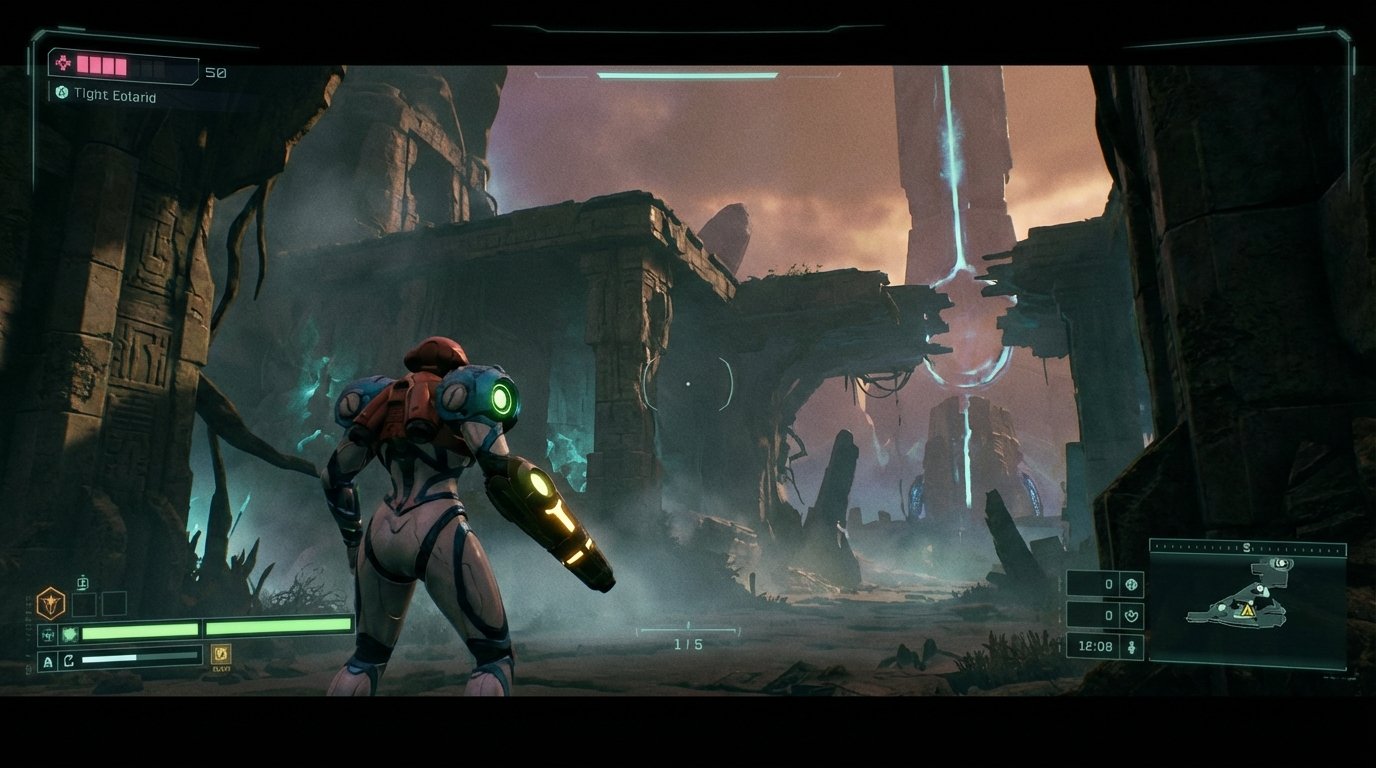This screenshot has width=1376, height=768.
Task: Click the green A button prompt icon
Action: coord(61,93)
